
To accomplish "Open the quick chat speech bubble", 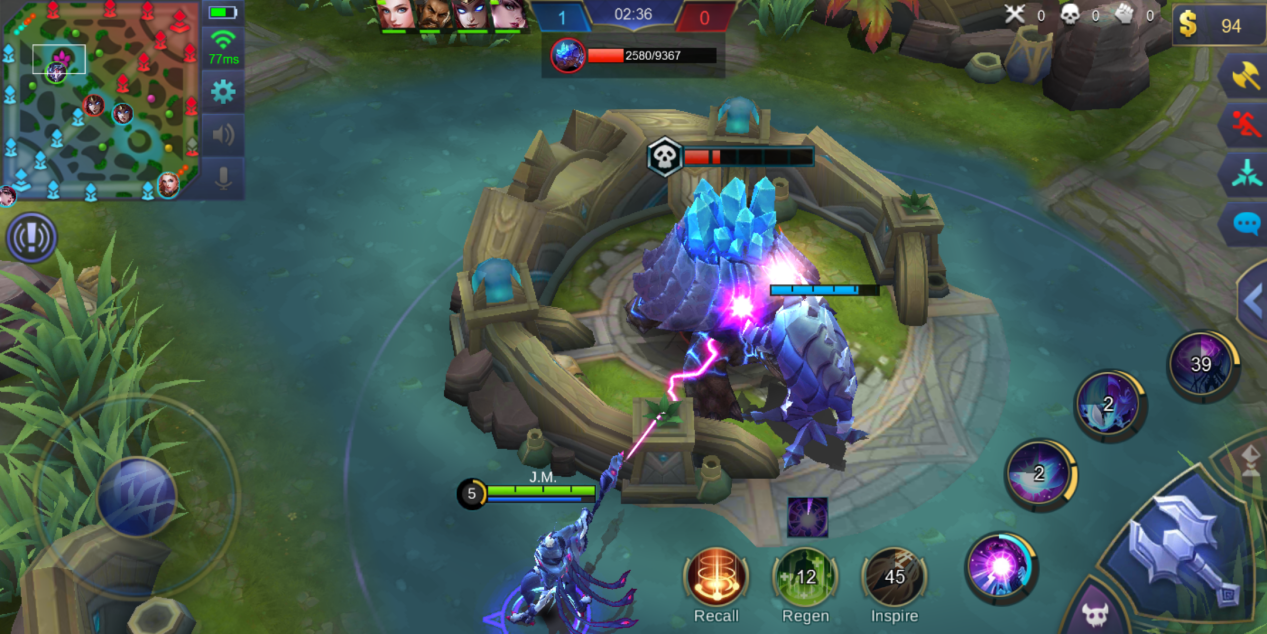I will point(1246,222).
